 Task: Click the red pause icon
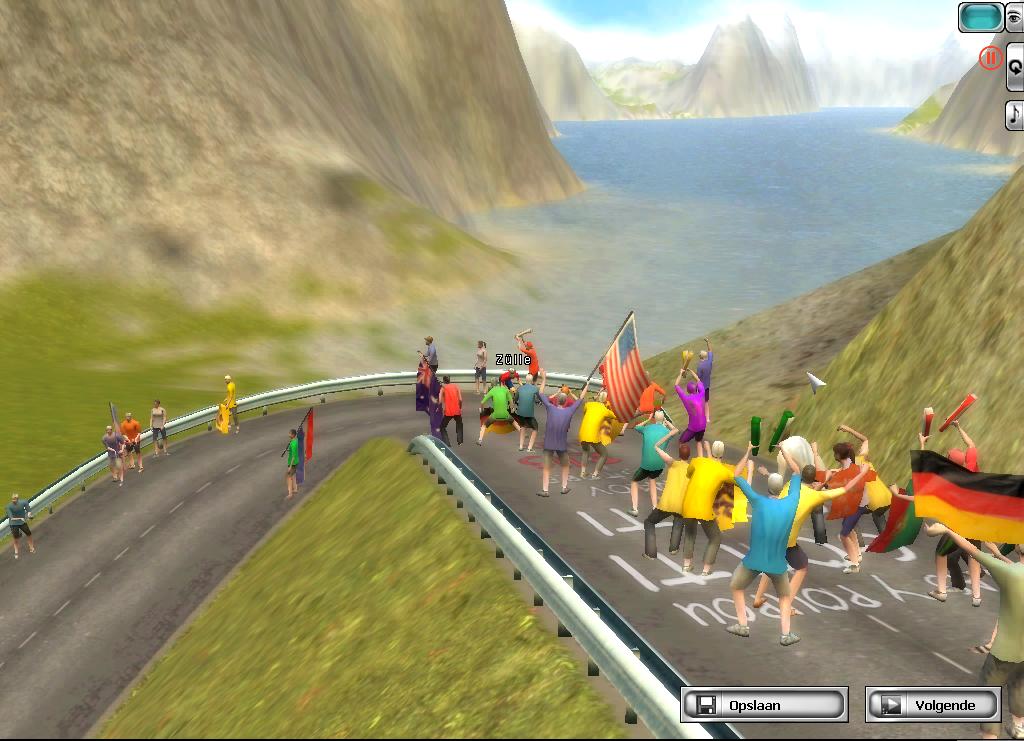(x=990, y=58)
